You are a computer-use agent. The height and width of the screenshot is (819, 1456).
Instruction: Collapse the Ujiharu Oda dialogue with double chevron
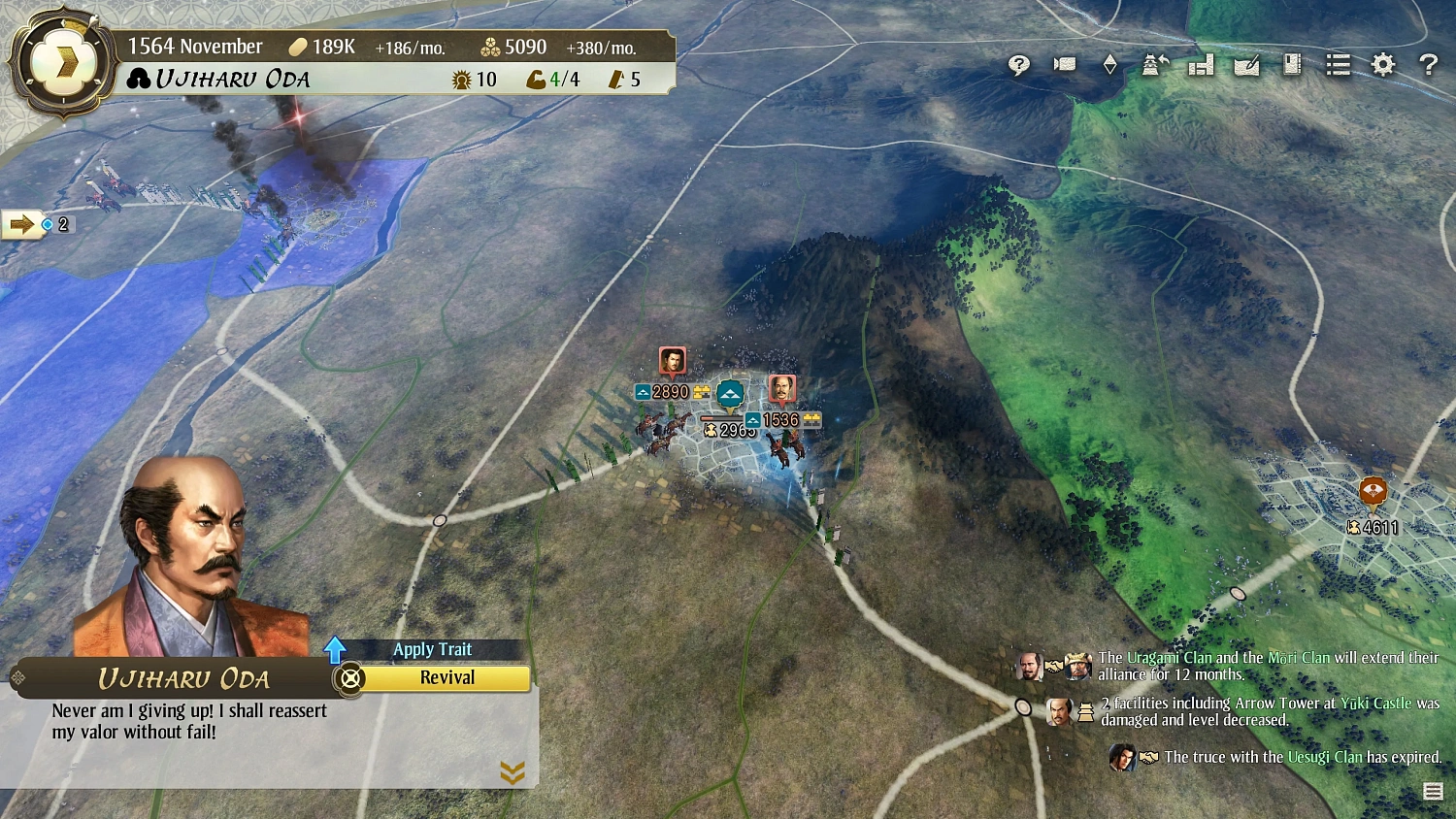tap(513, 773)
